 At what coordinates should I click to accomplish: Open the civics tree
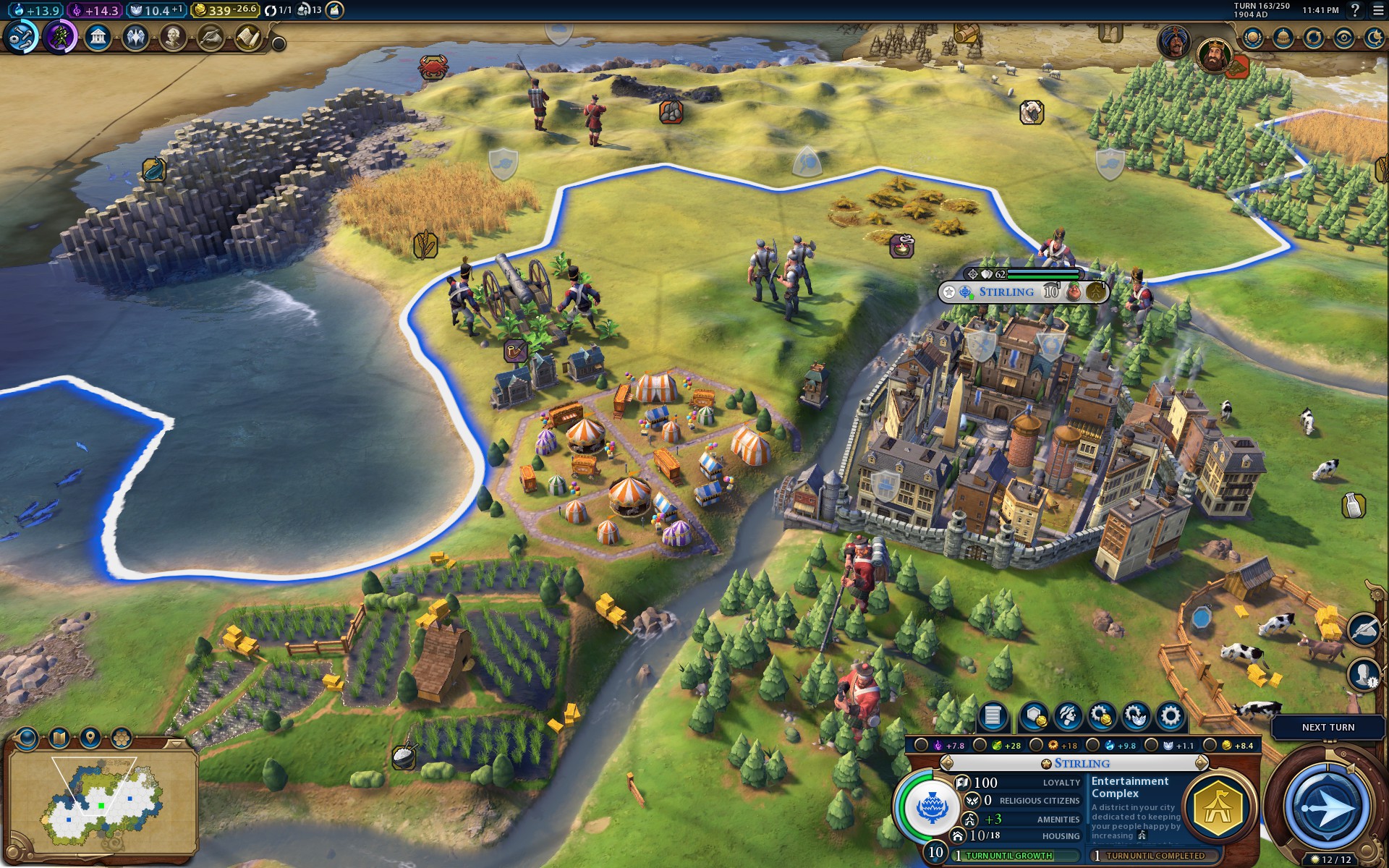(x=60, y=37)
